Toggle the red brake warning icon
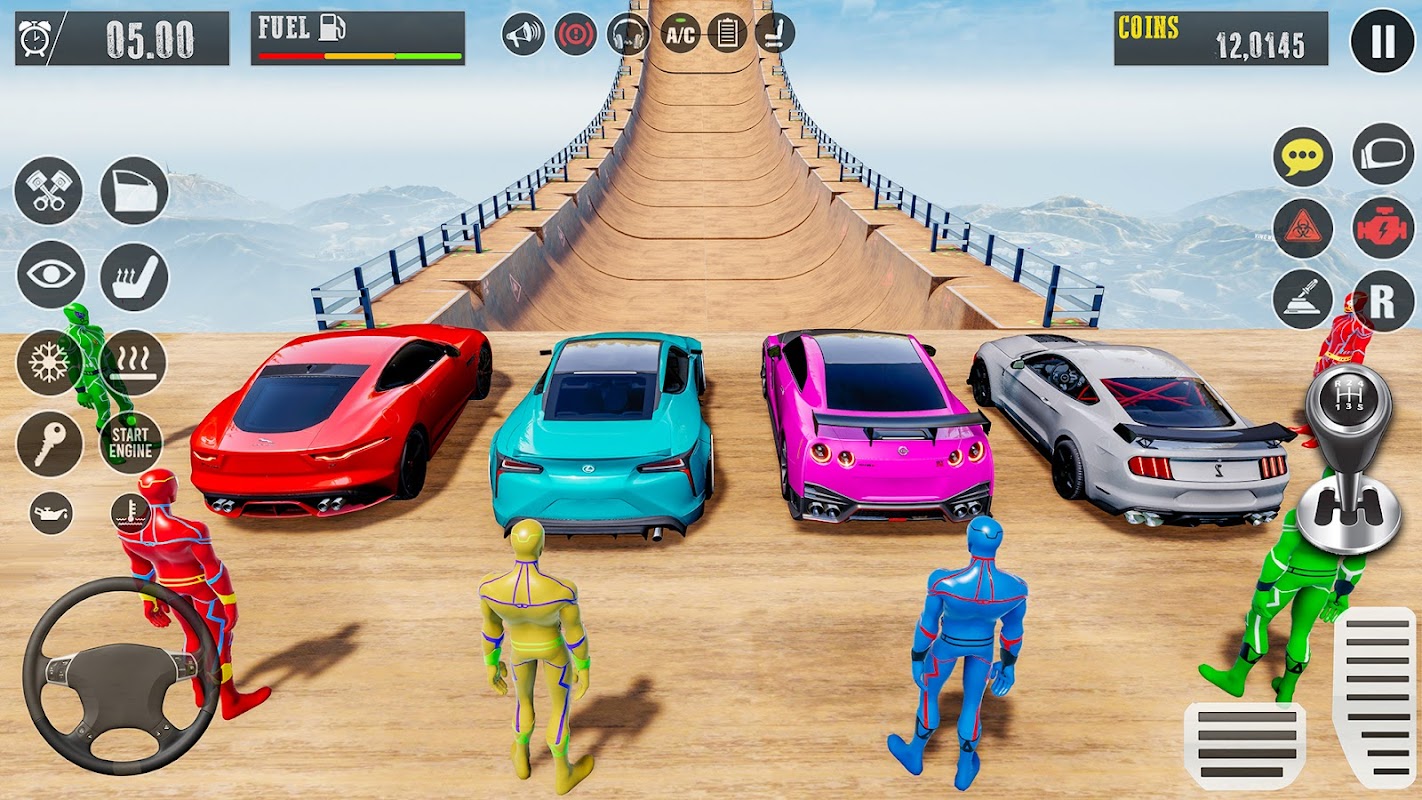This screenshot has width=1422, height=800. click(576, 34)
